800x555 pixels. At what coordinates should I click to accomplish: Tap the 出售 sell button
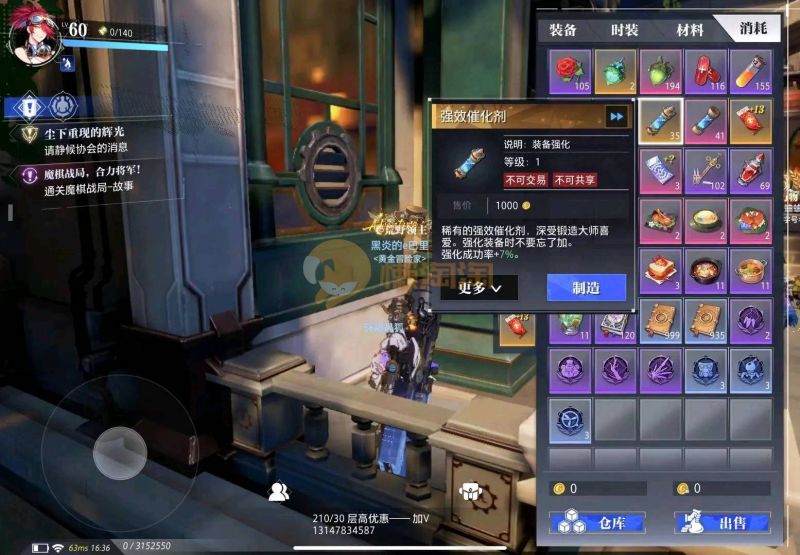(x=722, y=523)
